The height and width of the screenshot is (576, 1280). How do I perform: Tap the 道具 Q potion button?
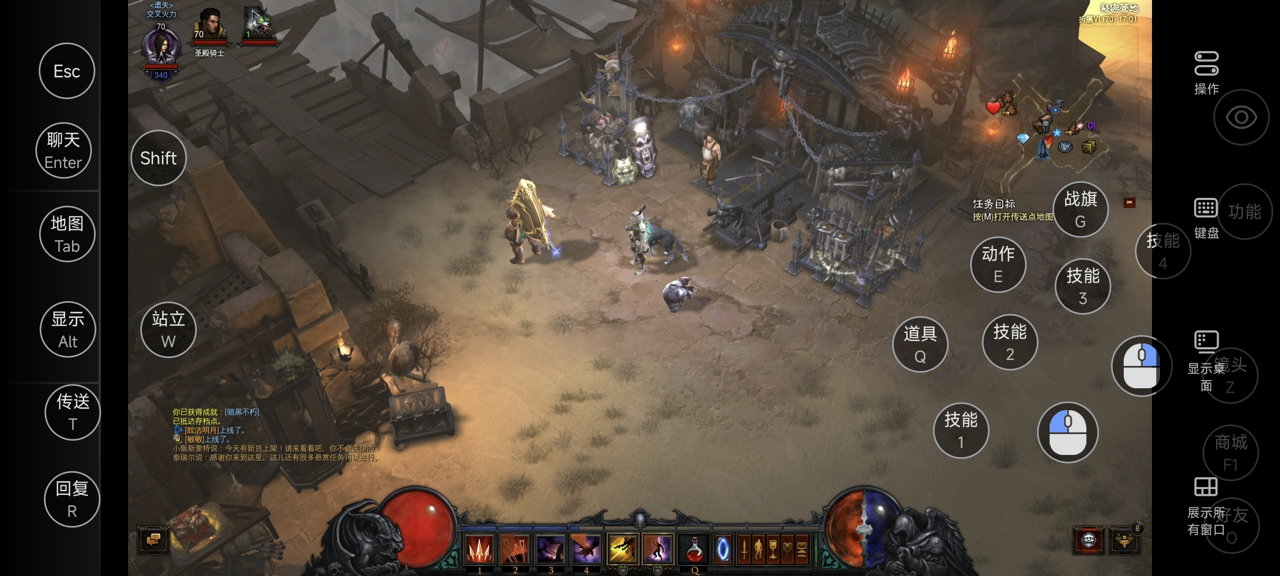[x=920, y=344]
